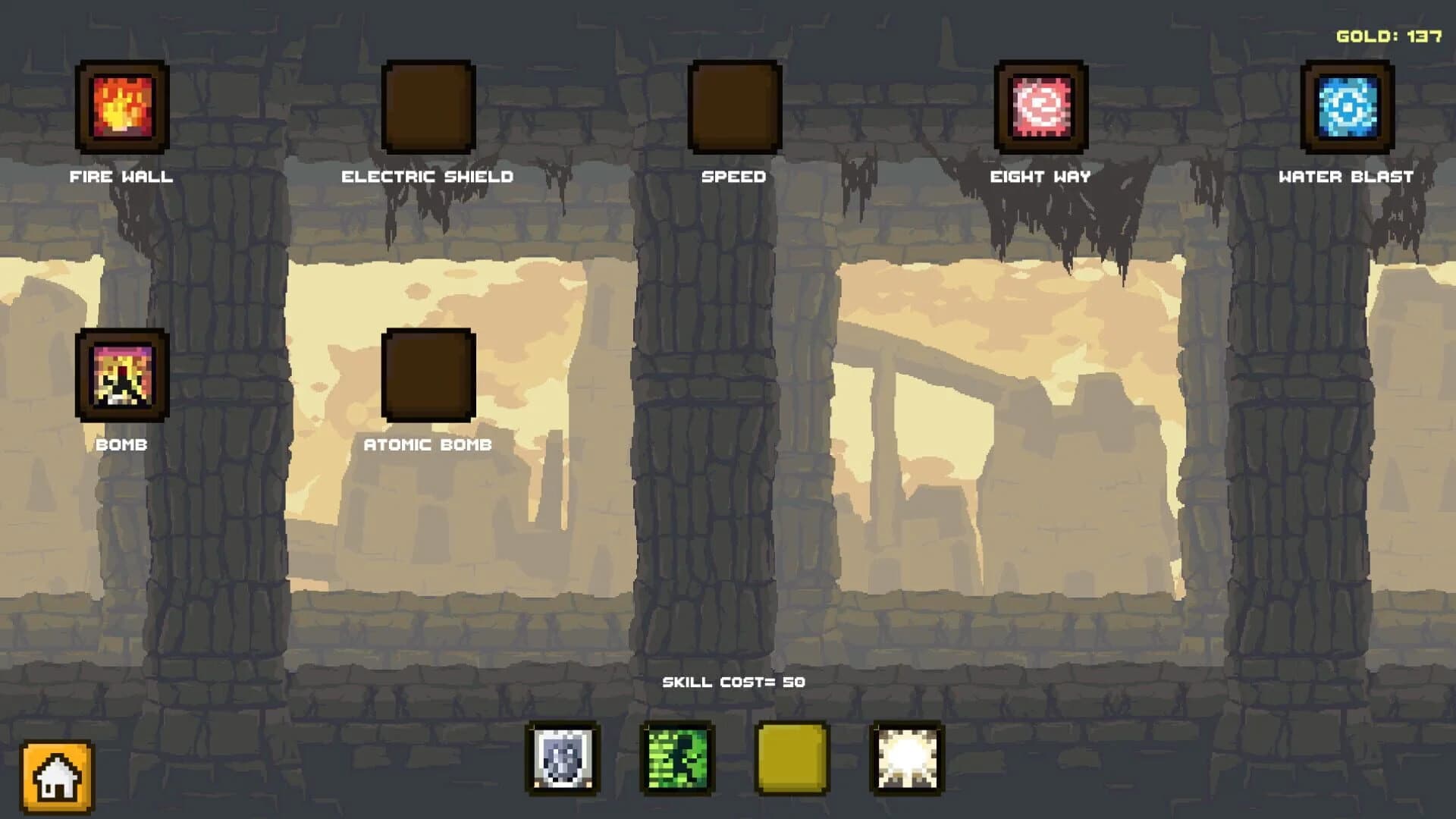Click the WATER BLAST label text
The width and height of the screenshot is (1456, 819).
pos(1345,177)
